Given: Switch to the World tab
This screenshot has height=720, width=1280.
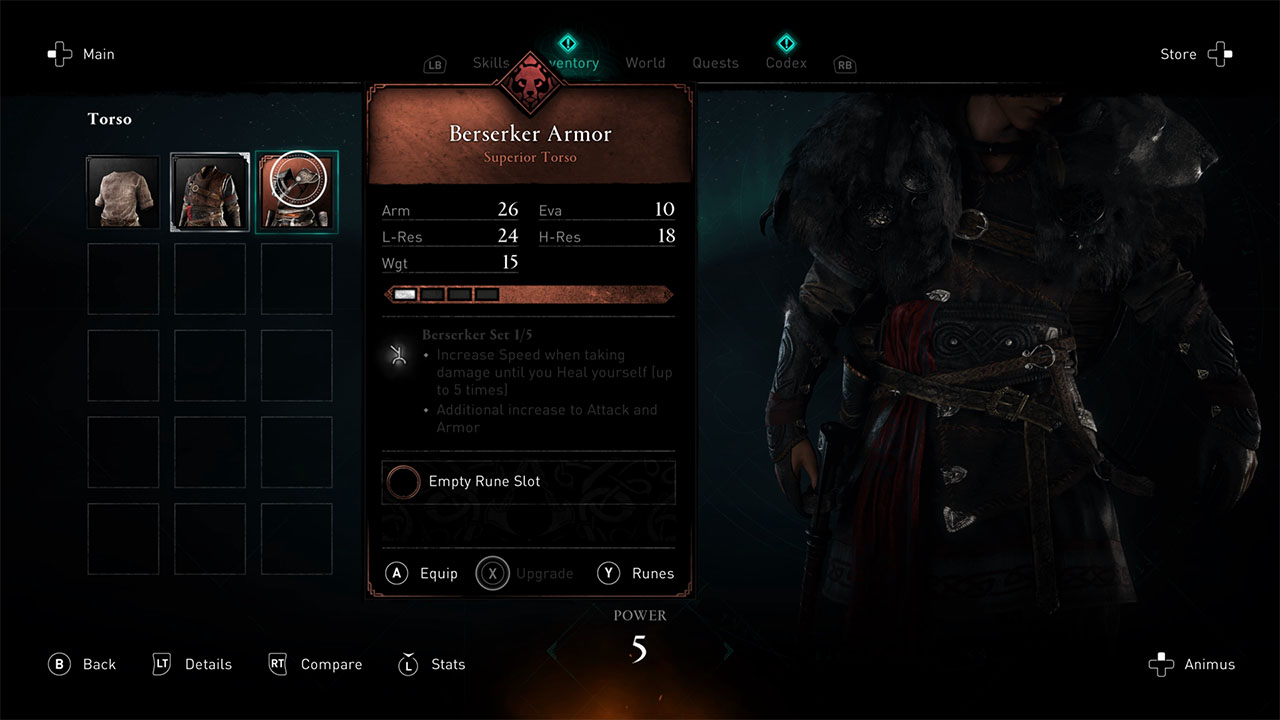Looking at the screenshot, I should pos(645,62).
